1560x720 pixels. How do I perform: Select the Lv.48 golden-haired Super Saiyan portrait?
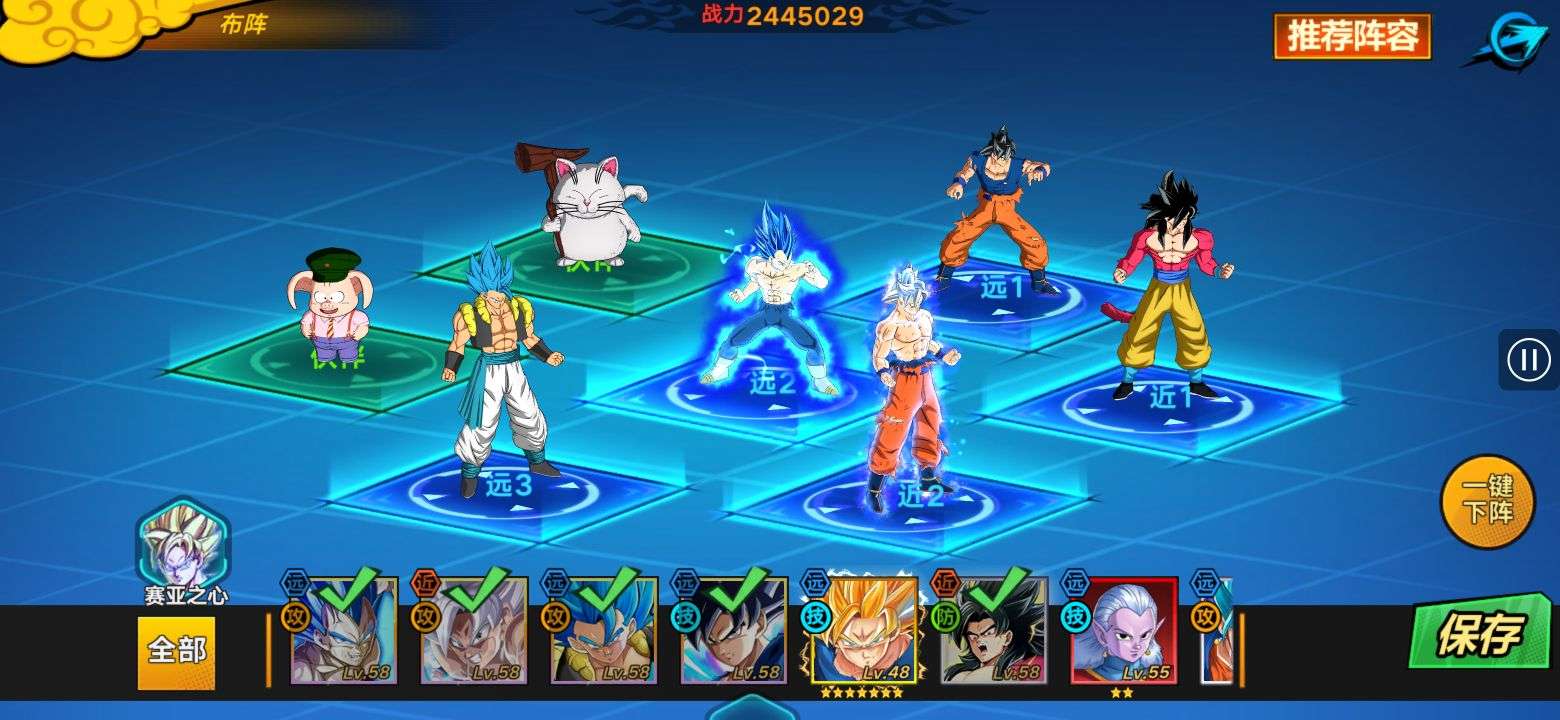click(863, 632)
